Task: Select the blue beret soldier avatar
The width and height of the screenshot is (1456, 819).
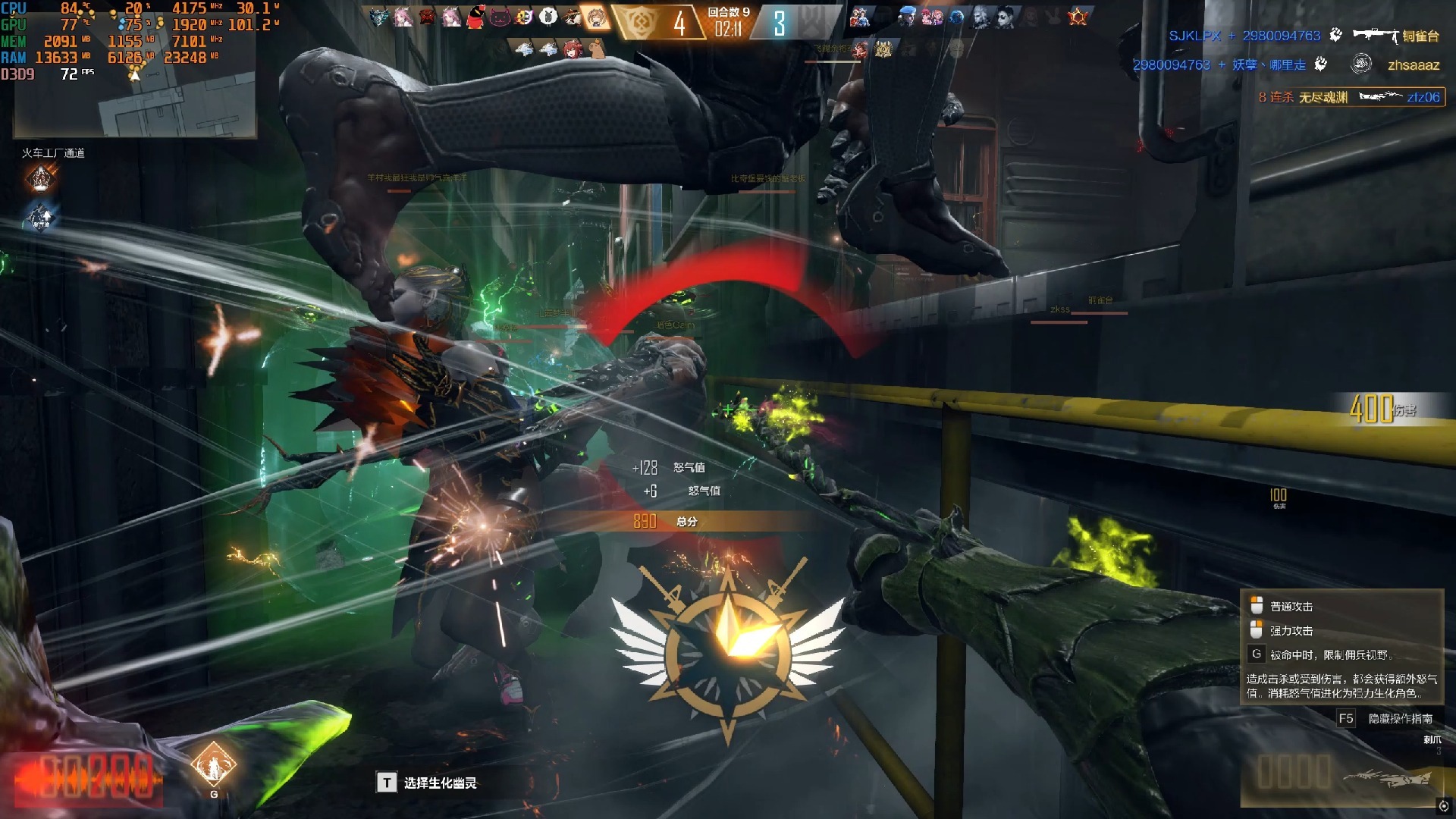Action: (908, 17)
